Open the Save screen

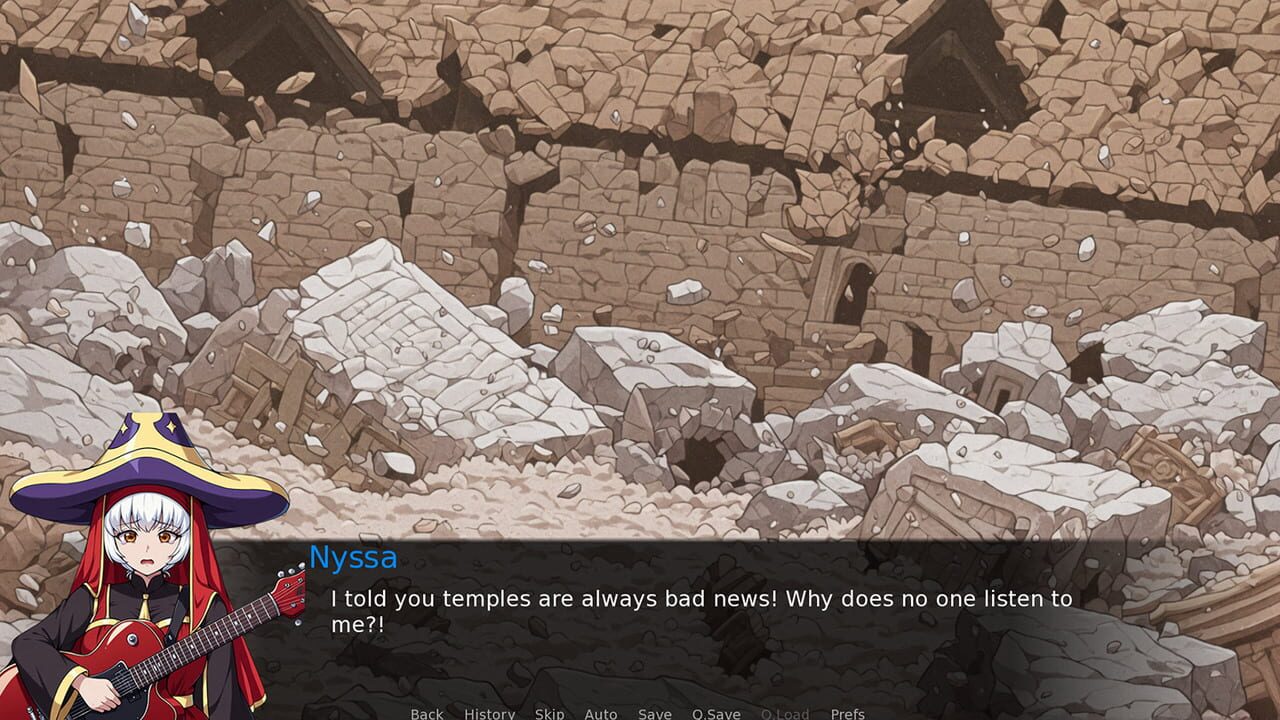(x=654, y=714)
